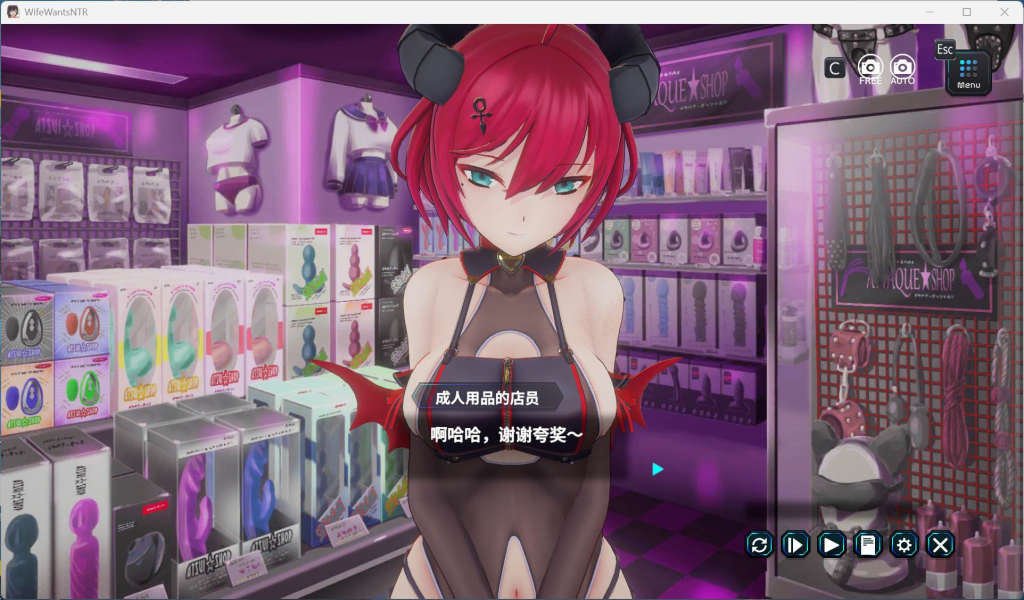Open the dialogue log document icon
The height and width of the screenshot is (600, 1024).
(868, 544)
